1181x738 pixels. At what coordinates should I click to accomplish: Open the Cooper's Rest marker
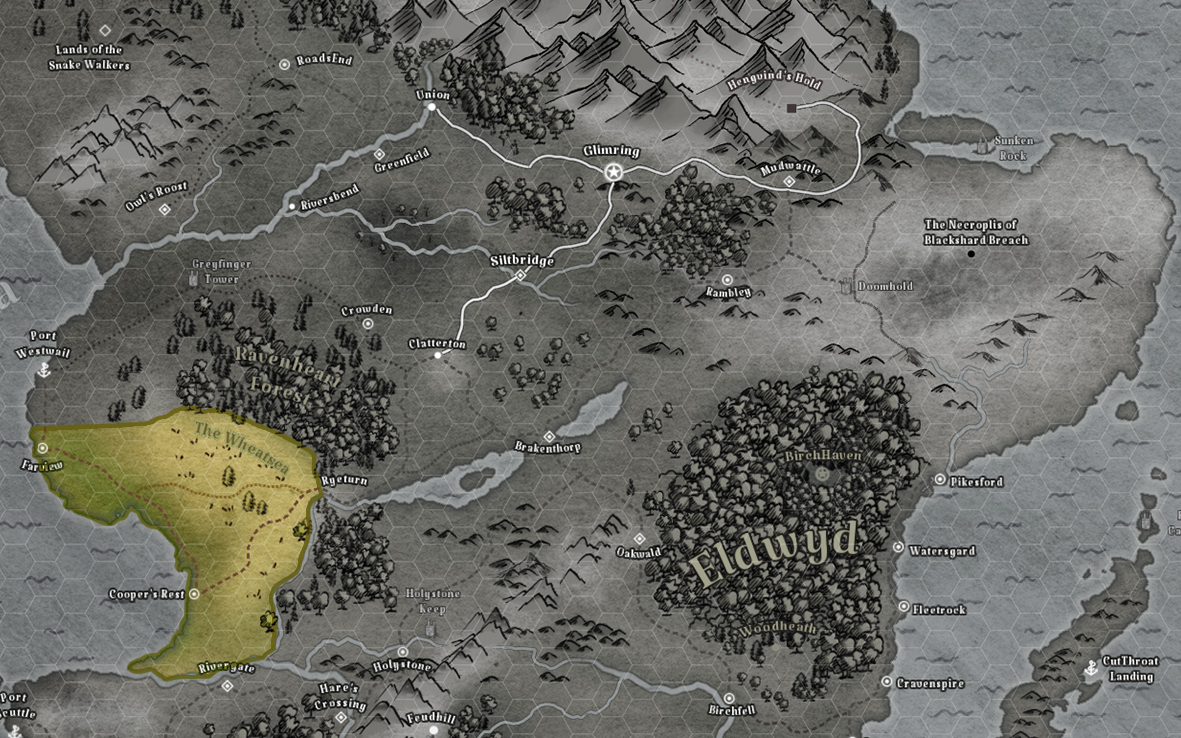pyautogui.click(x=194, y=593)
